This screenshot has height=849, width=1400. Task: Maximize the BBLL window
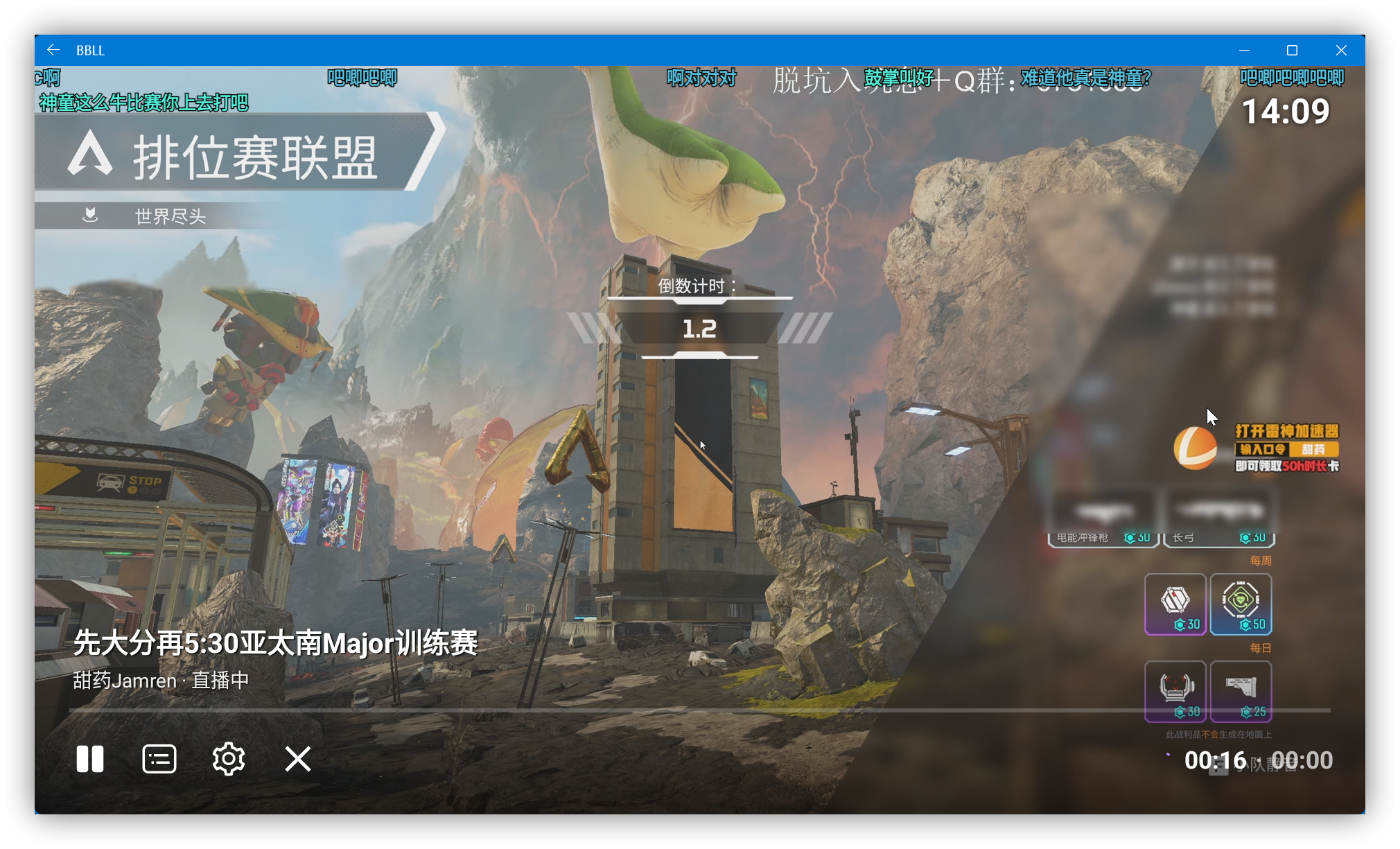tap(1293, 50)
